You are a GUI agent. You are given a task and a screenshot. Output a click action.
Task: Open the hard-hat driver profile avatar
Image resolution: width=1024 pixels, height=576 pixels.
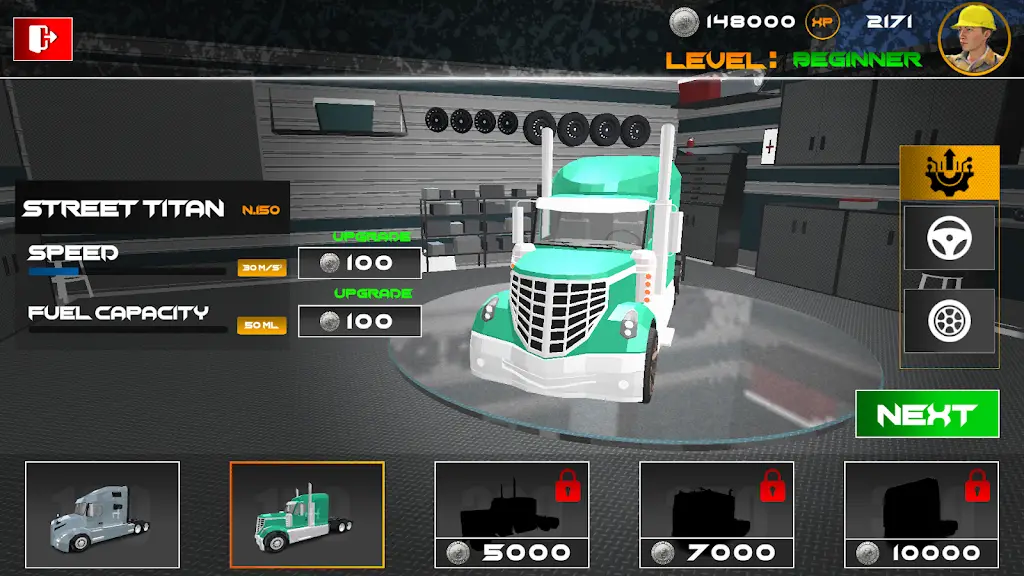point(972,39)
